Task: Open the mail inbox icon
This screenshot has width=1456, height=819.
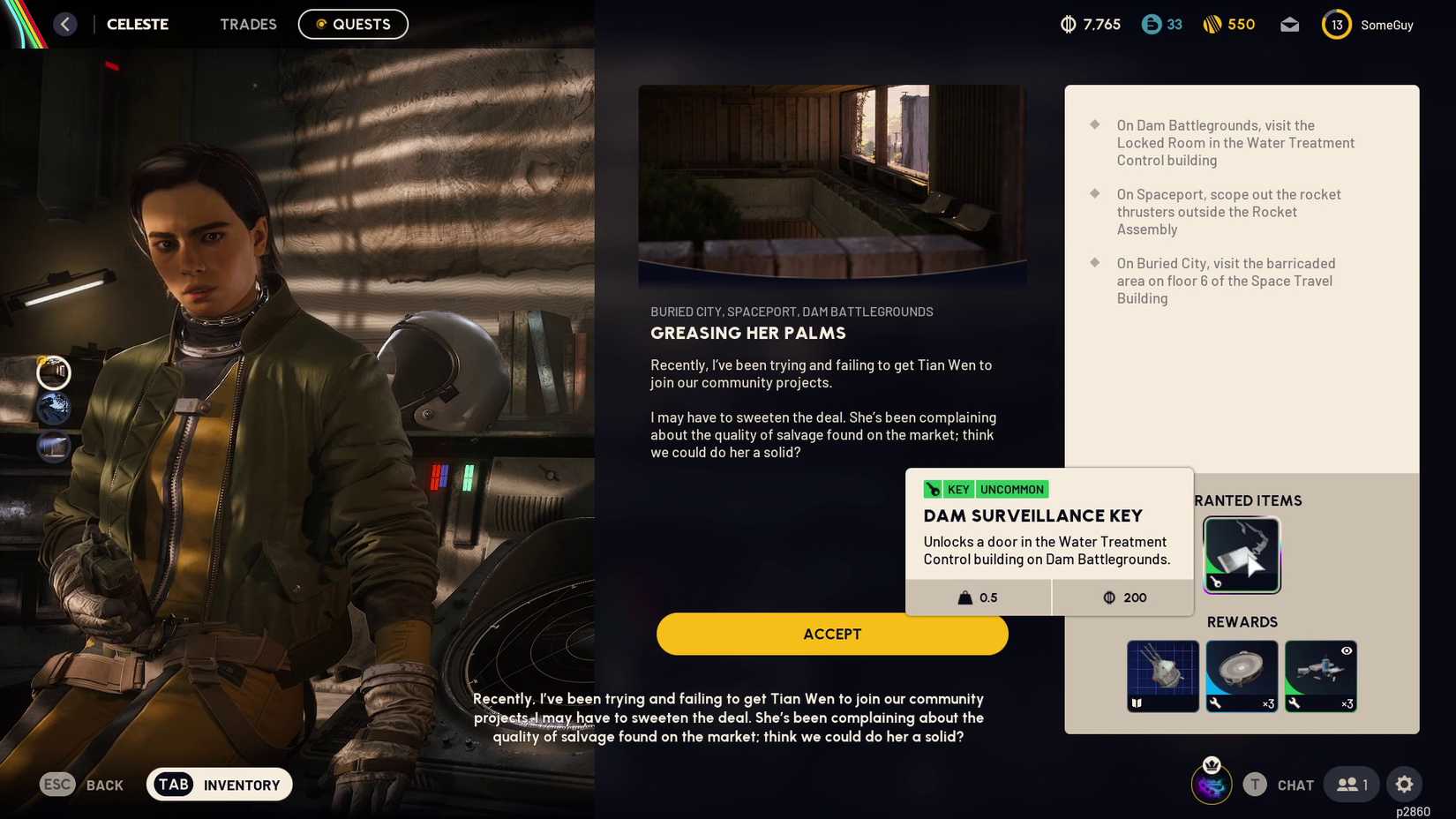Action: (x=1289, y=25)
